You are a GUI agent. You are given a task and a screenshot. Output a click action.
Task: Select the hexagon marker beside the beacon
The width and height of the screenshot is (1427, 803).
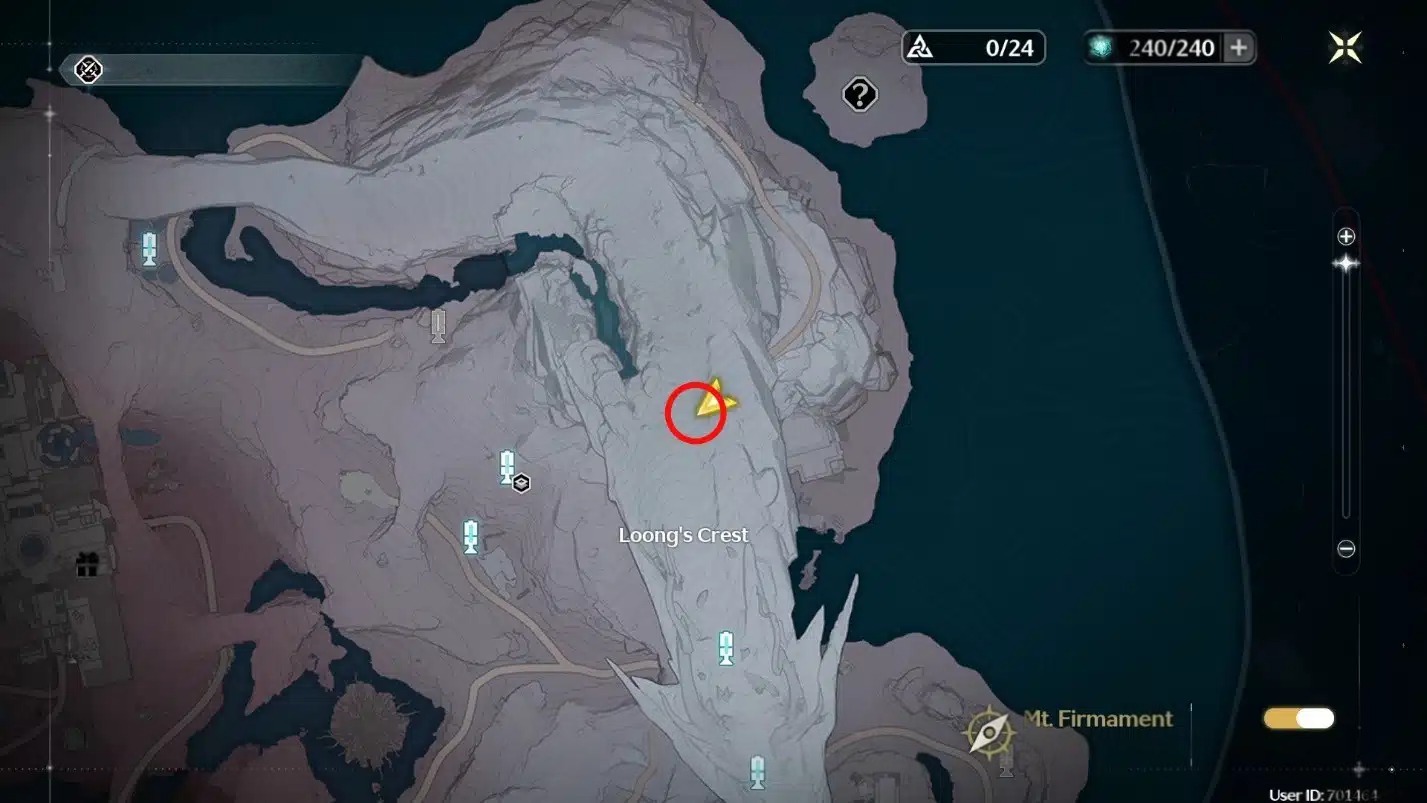[521, 484]
